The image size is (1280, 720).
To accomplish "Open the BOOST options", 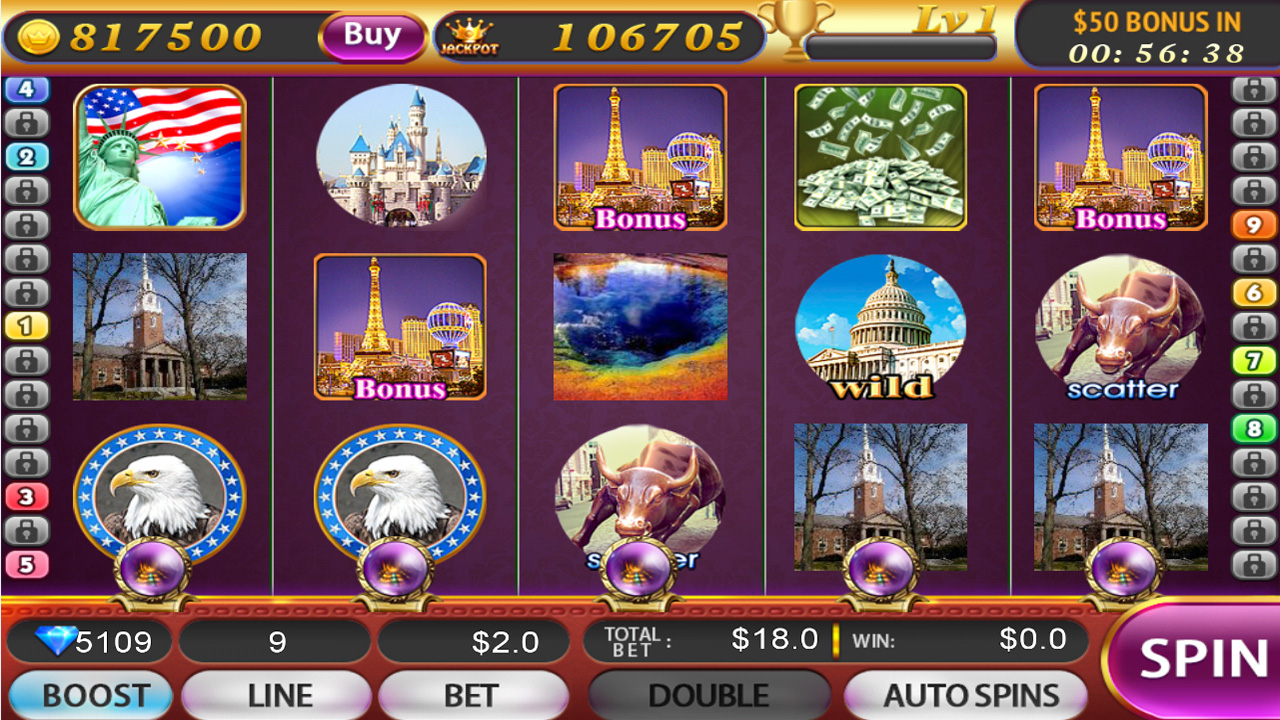I will coord(90,693).
